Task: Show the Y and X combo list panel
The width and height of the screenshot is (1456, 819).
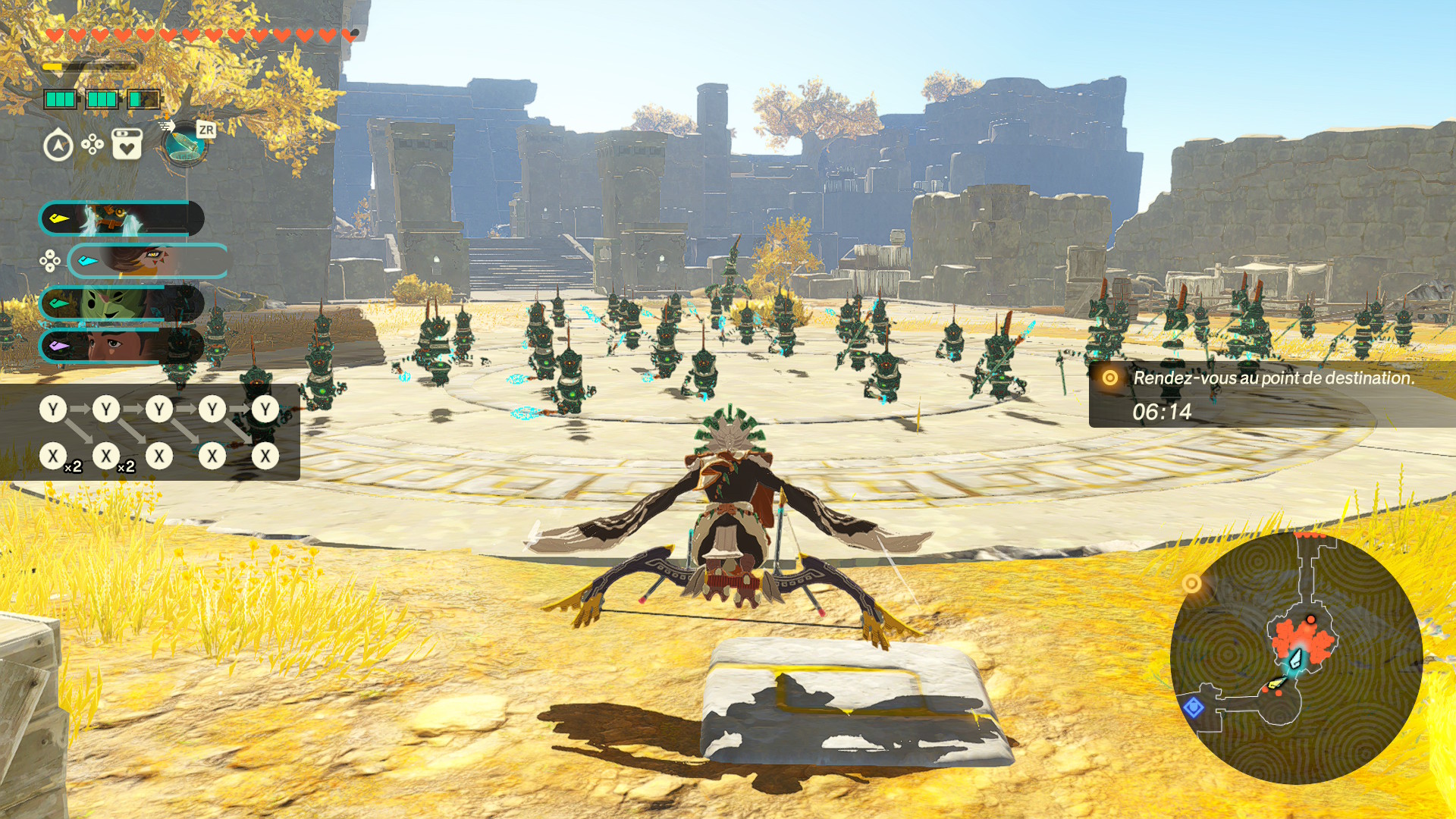Action: (x=150, y=432)
